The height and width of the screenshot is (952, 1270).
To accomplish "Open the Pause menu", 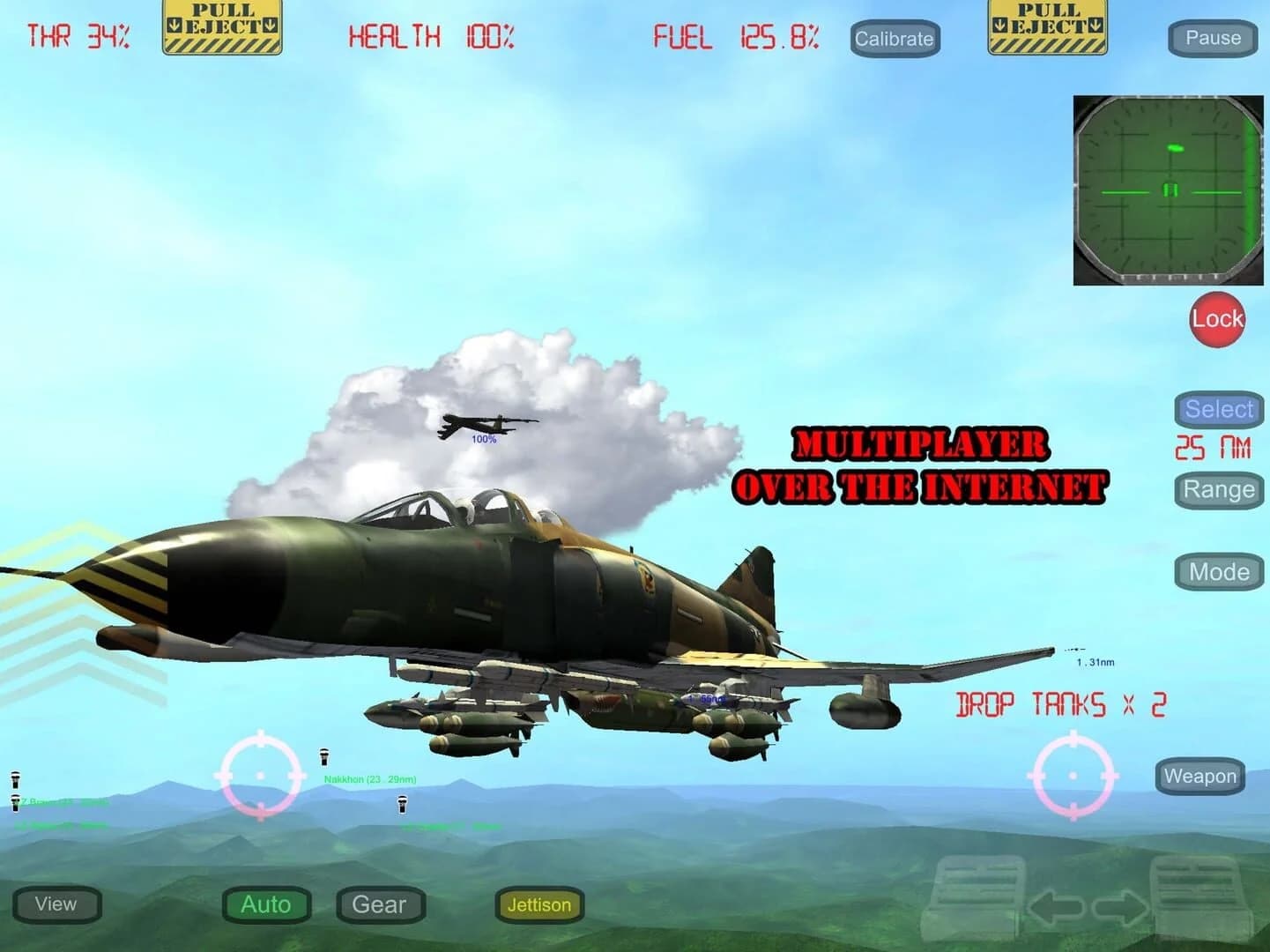I will tap(1213, 38).
